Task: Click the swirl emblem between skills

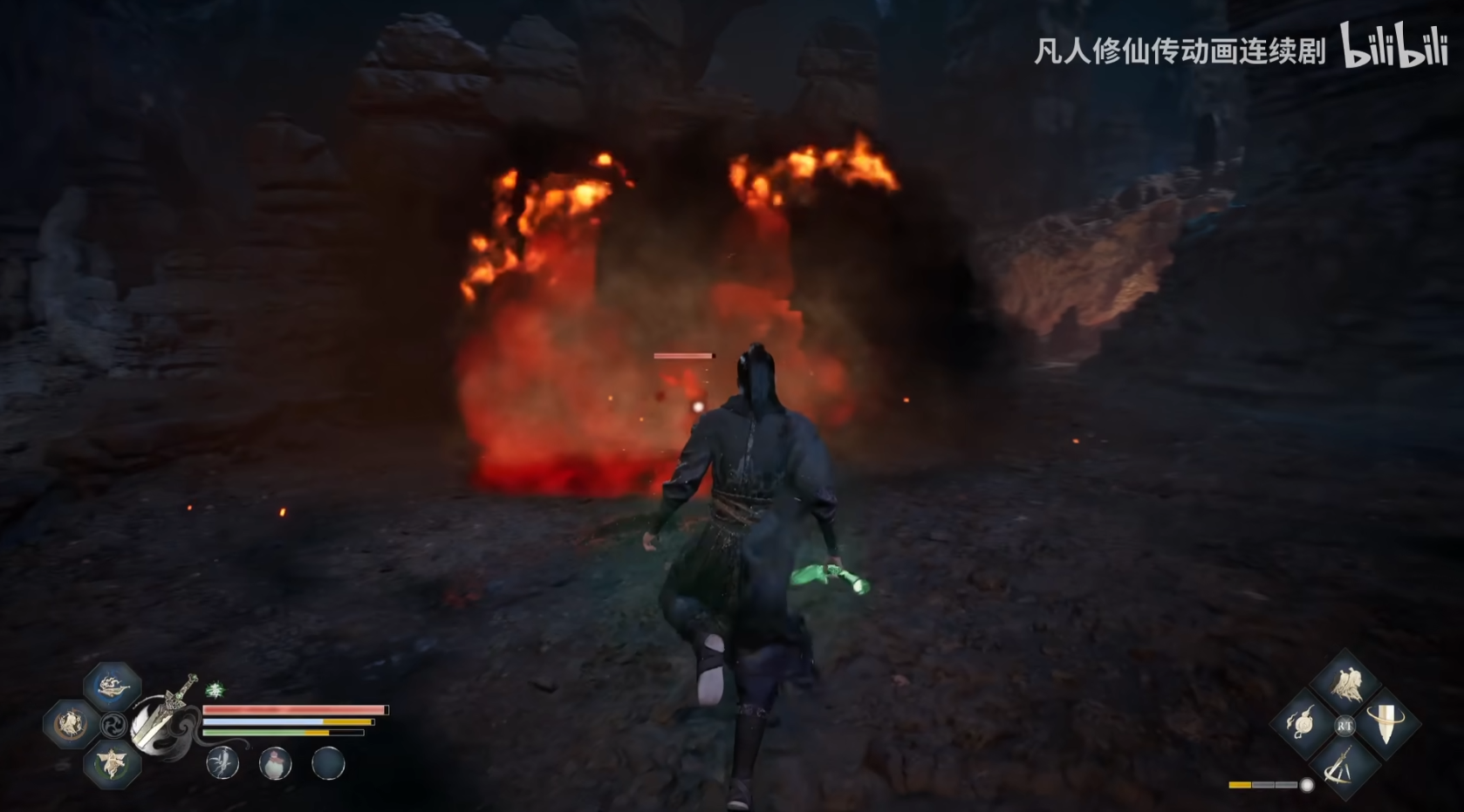Action: (x=113, y=725)
